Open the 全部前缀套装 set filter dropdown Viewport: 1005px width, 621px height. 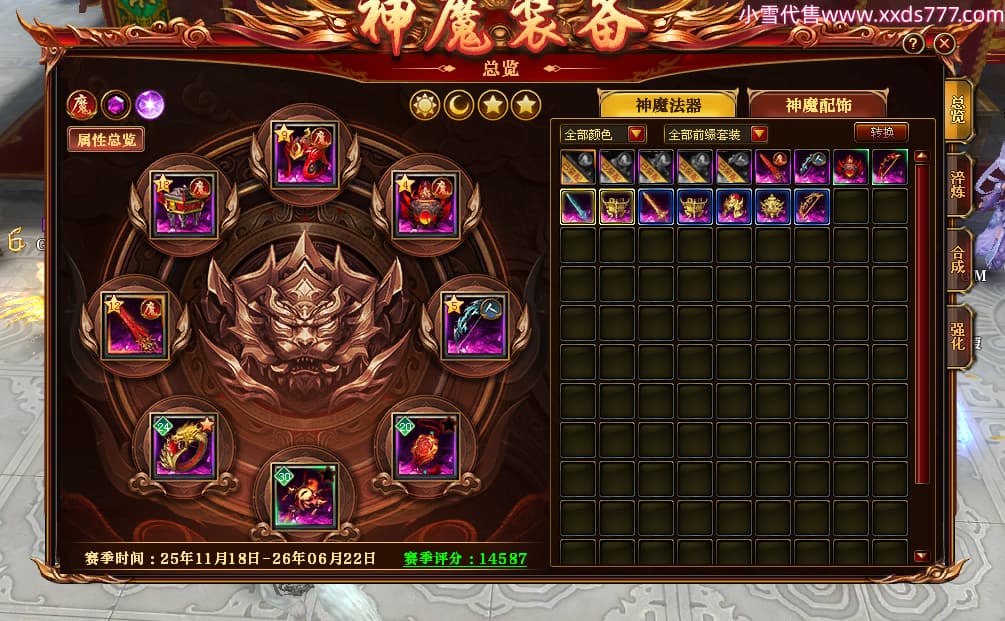pos(758,134)
